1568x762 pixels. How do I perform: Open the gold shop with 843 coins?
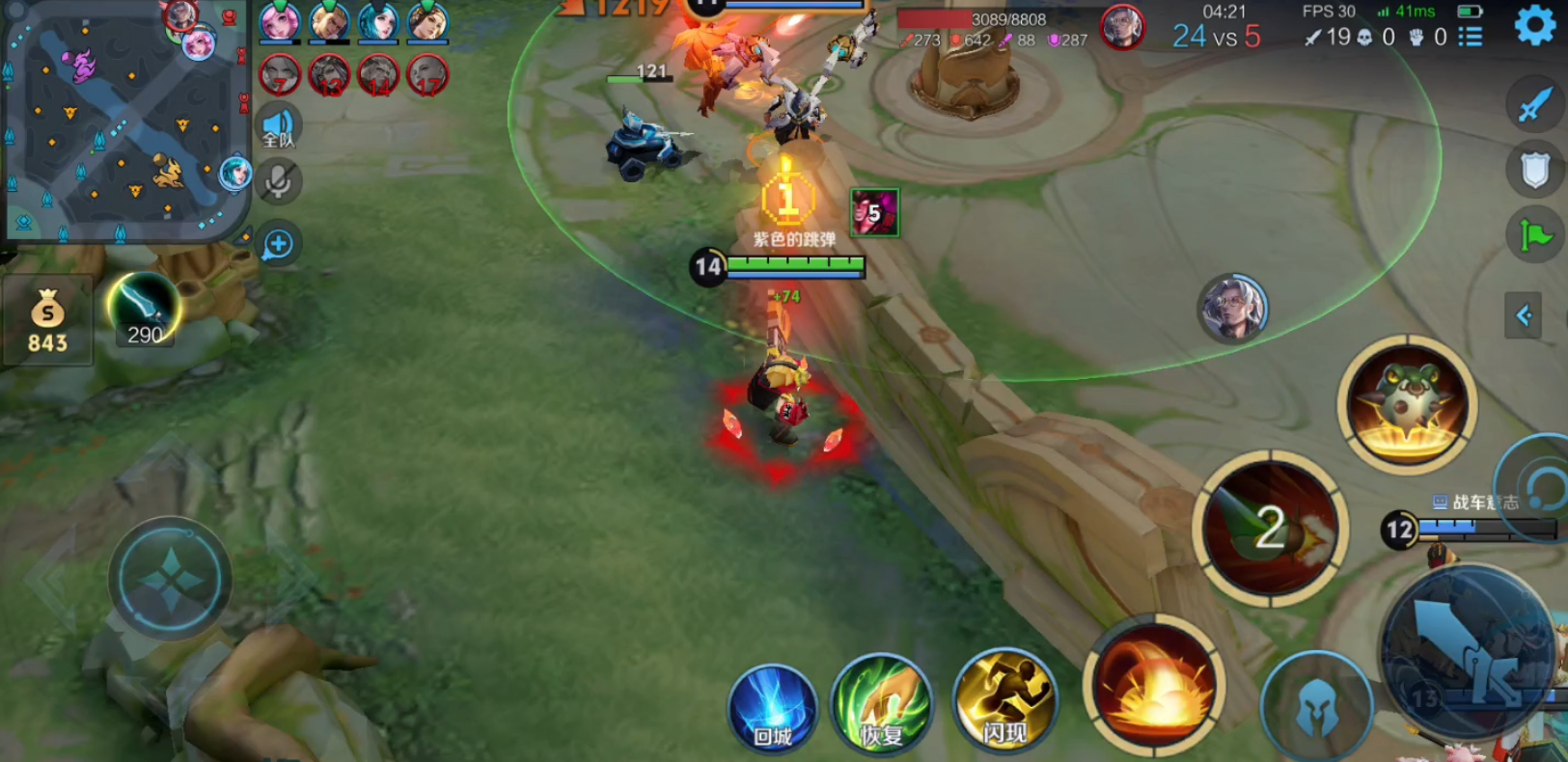[x=47, y=320]
